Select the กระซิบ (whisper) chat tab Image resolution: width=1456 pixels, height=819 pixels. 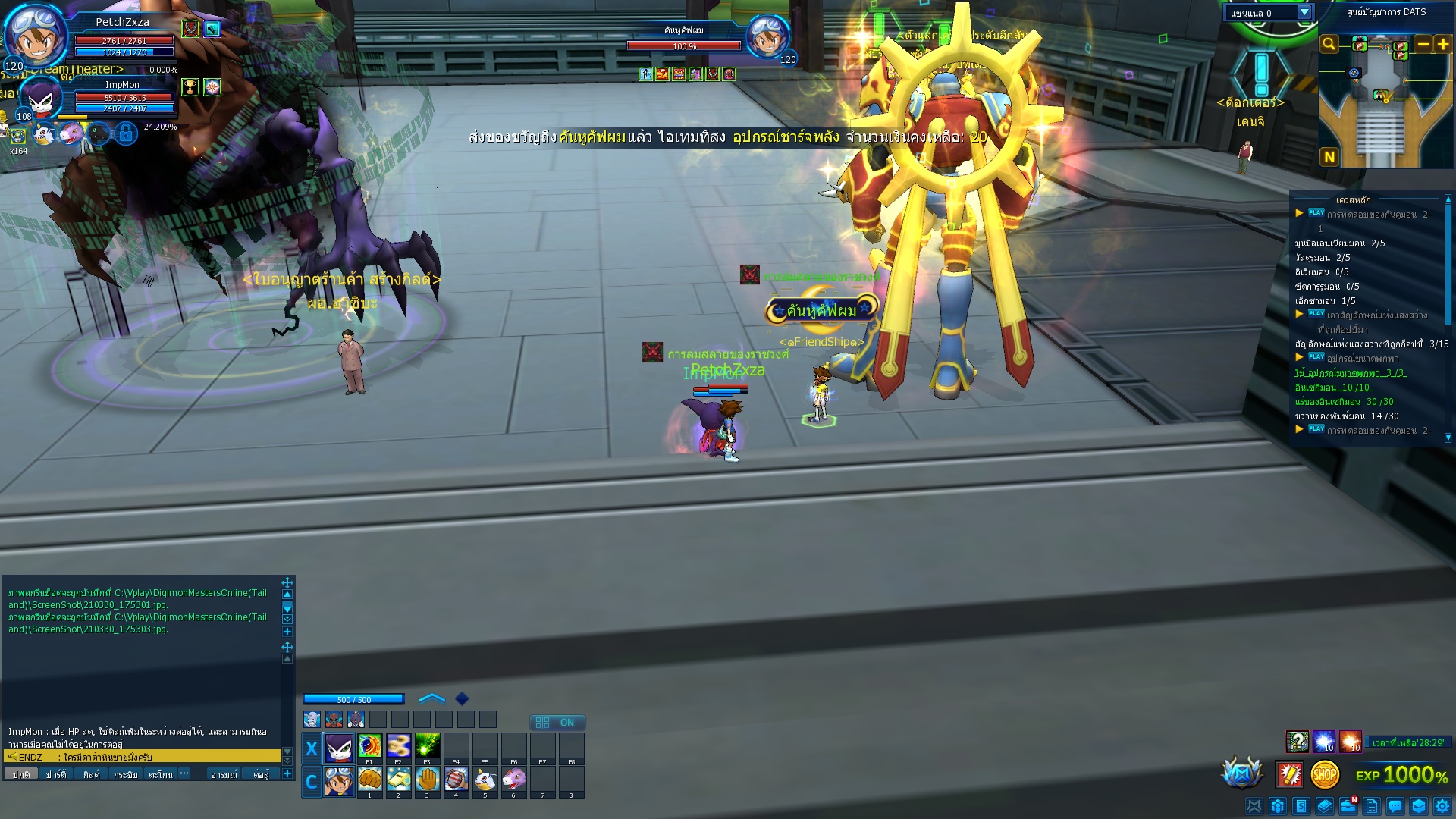click(x=125, y=774)
